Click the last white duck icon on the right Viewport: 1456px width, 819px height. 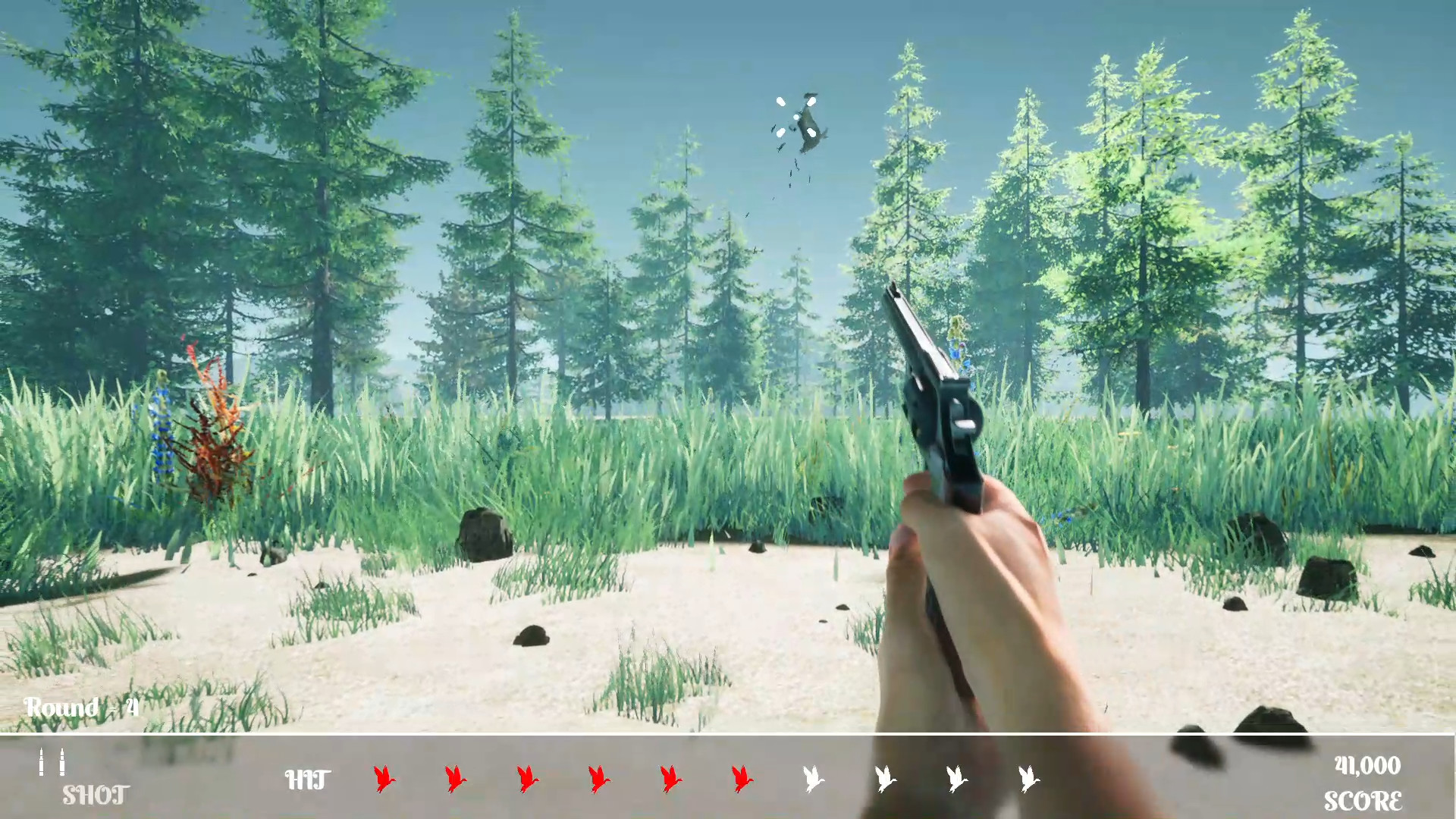click(x=1028, y=777)
